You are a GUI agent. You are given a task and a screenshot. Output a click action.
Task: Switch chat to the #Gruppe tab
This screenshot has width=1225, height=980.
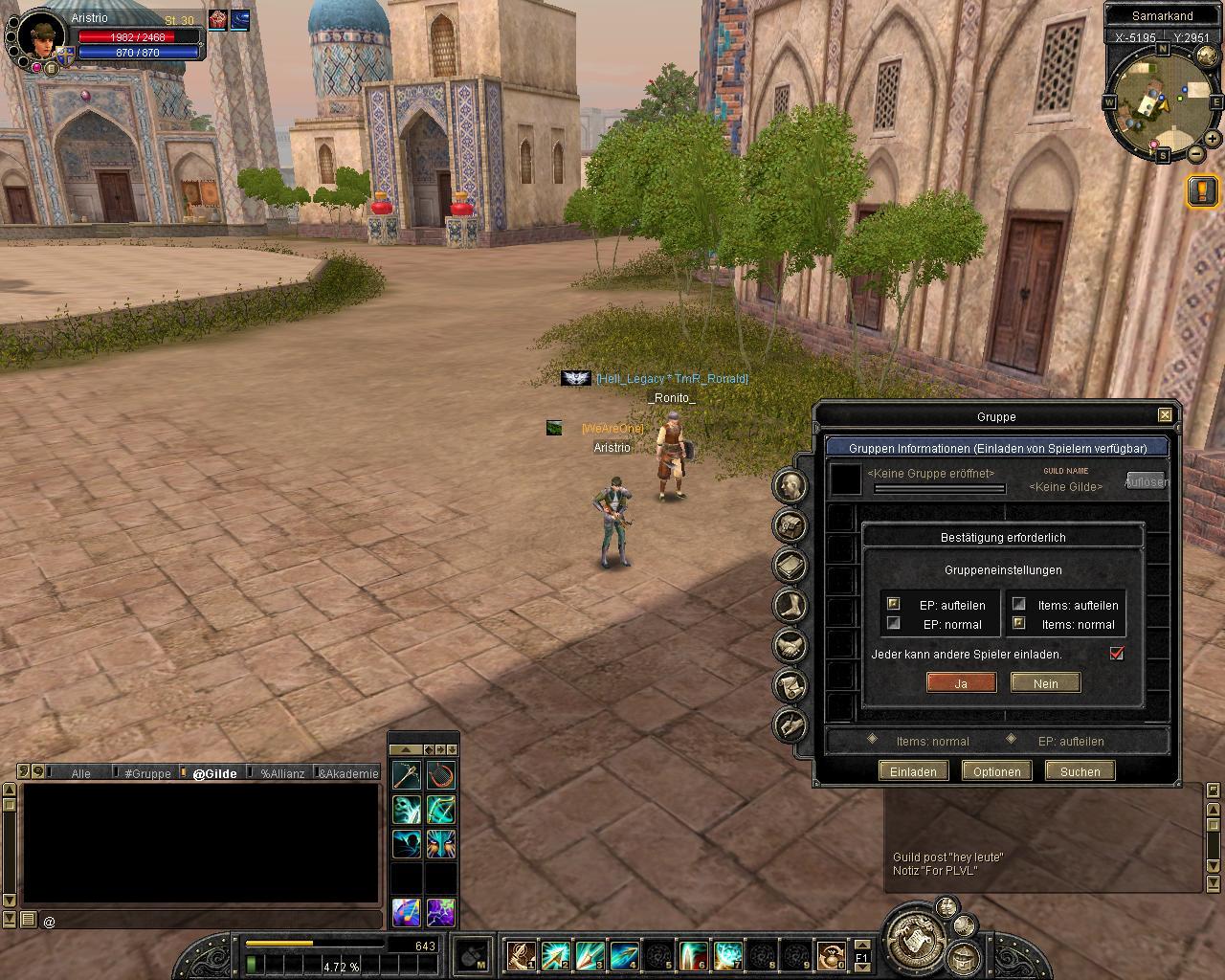[x=147, y=773]
